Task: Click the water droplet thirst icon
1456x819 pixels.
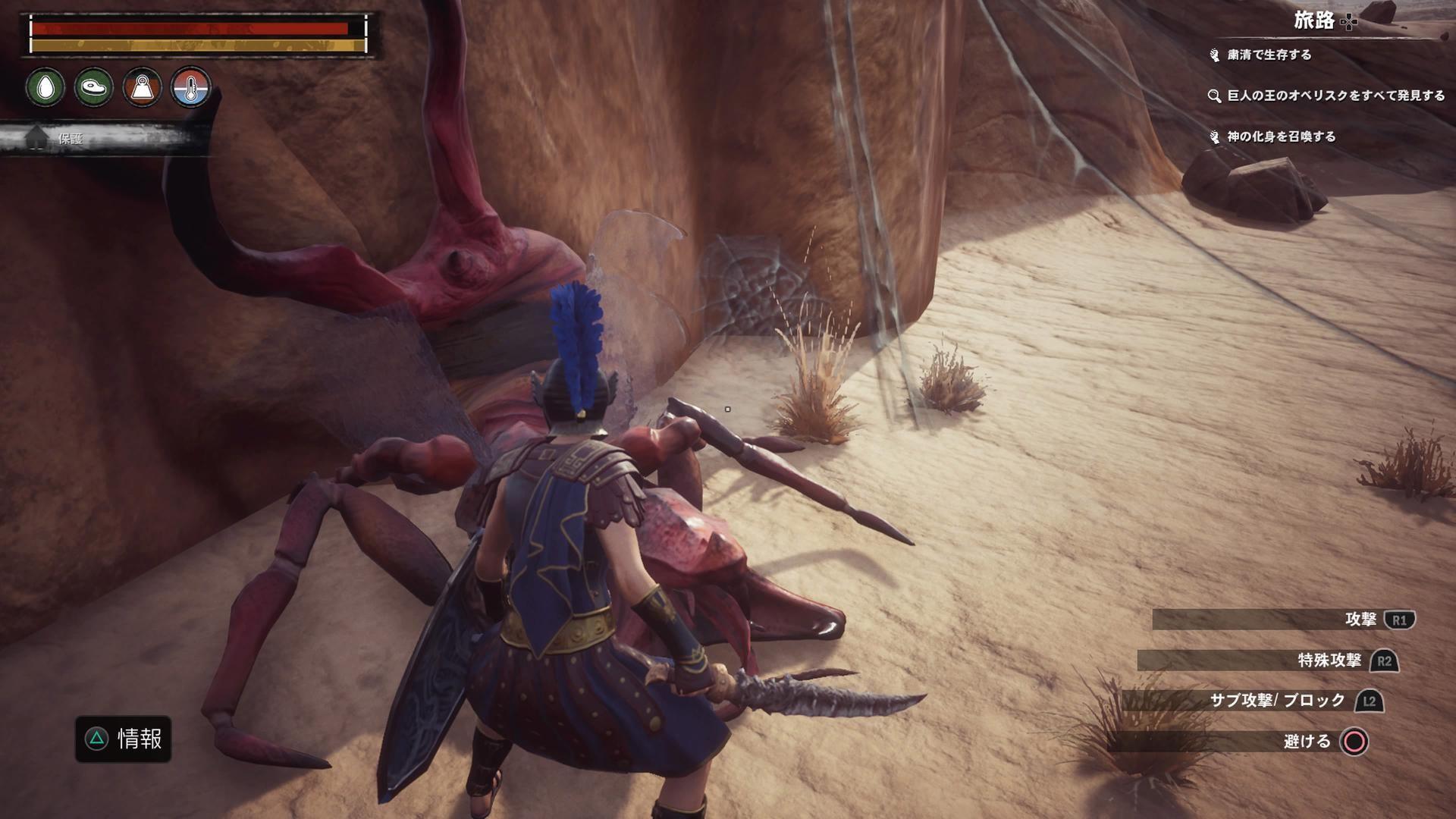Action: [45, 87]
